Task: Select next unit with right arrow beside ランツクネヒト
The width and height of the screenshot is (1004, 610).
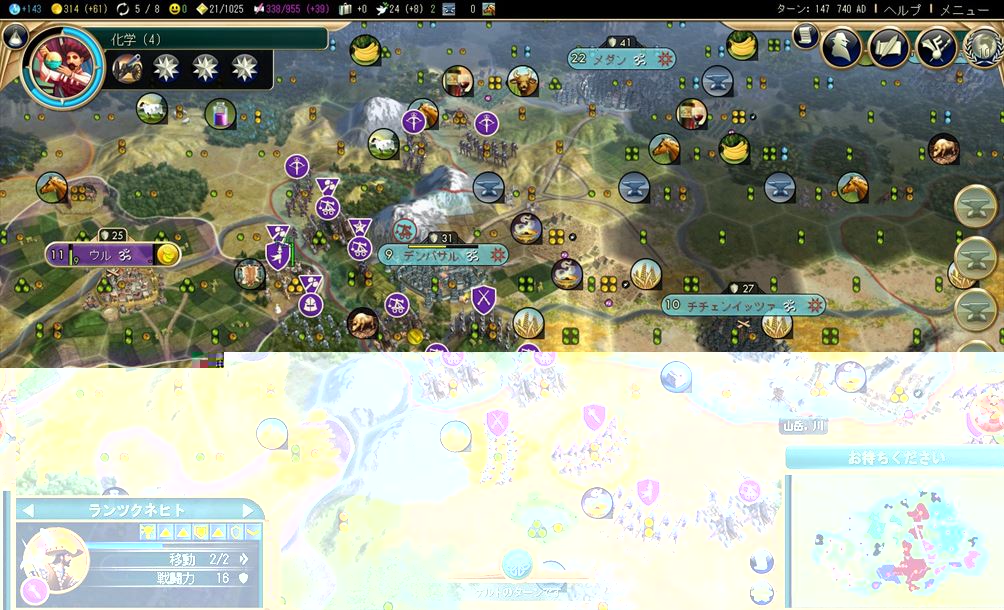Action: [252, 510]
